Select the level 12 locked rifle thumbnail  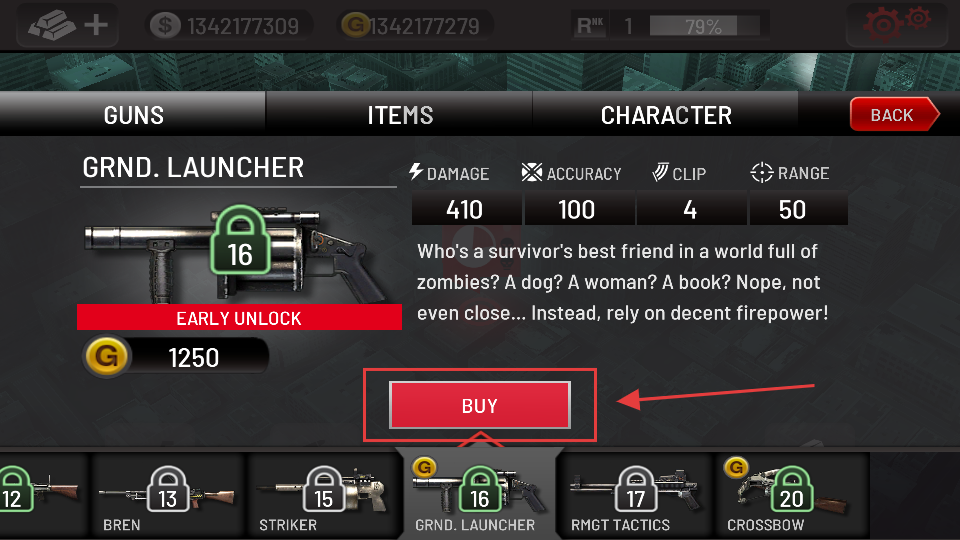pyautogui.click(x=42, y=496)
